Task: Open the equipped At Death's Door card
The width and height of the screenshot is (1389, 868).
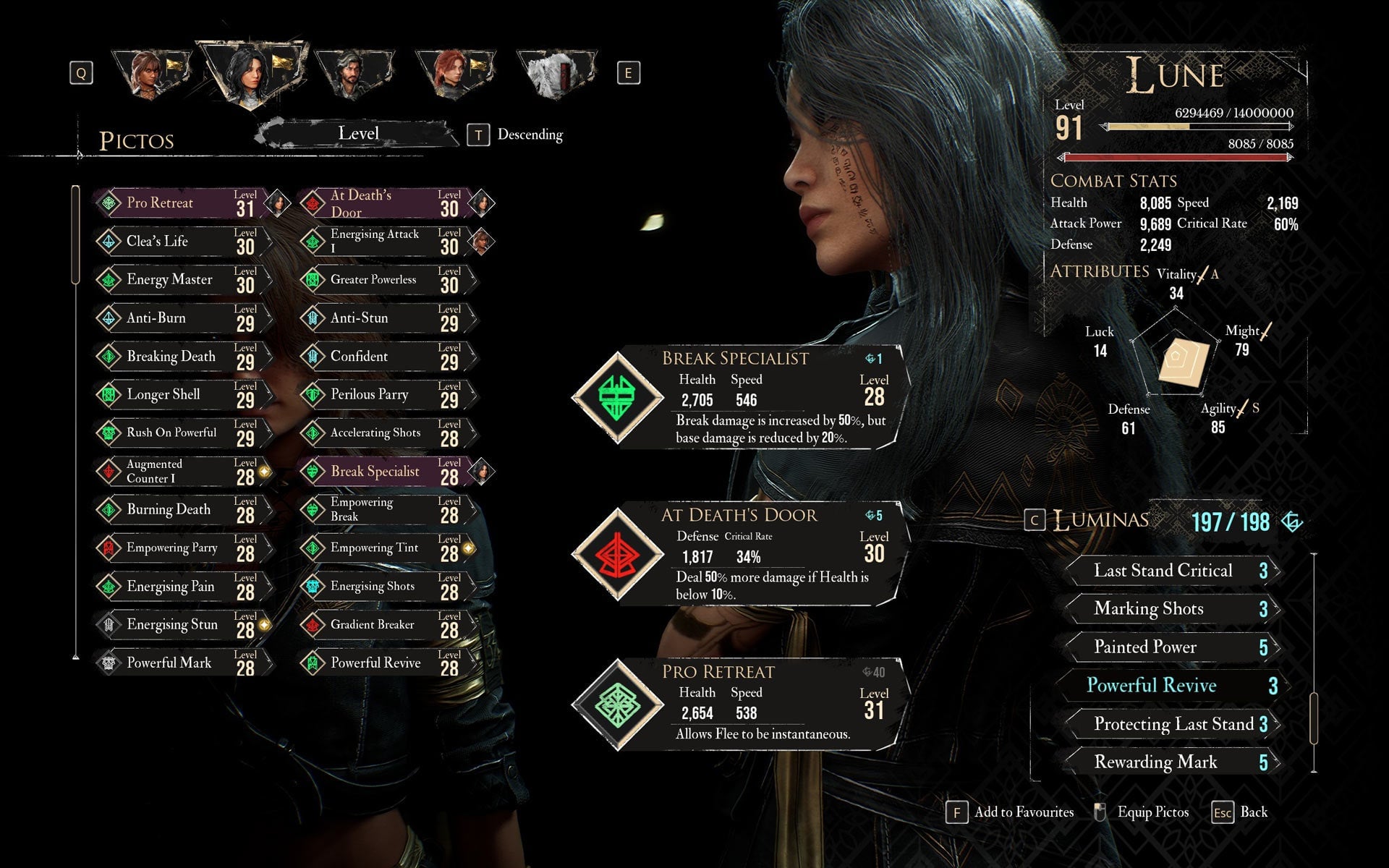Action: click(738, 554)
